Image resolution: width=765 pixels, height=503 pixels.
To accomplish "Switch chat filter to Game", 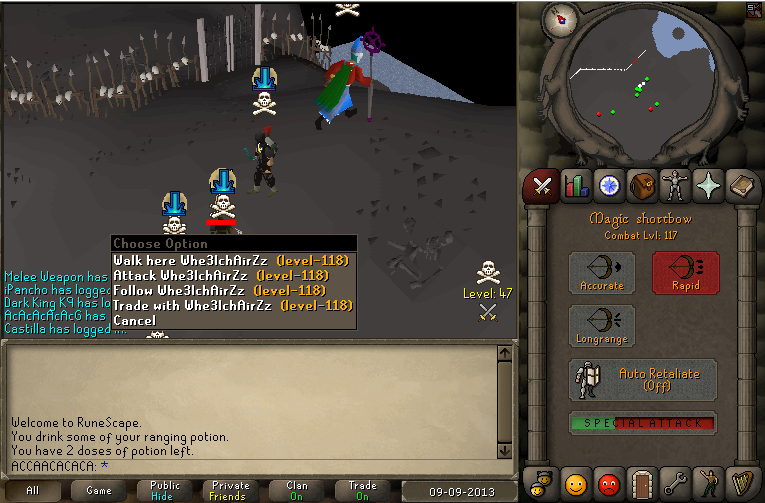I will 99,490.
